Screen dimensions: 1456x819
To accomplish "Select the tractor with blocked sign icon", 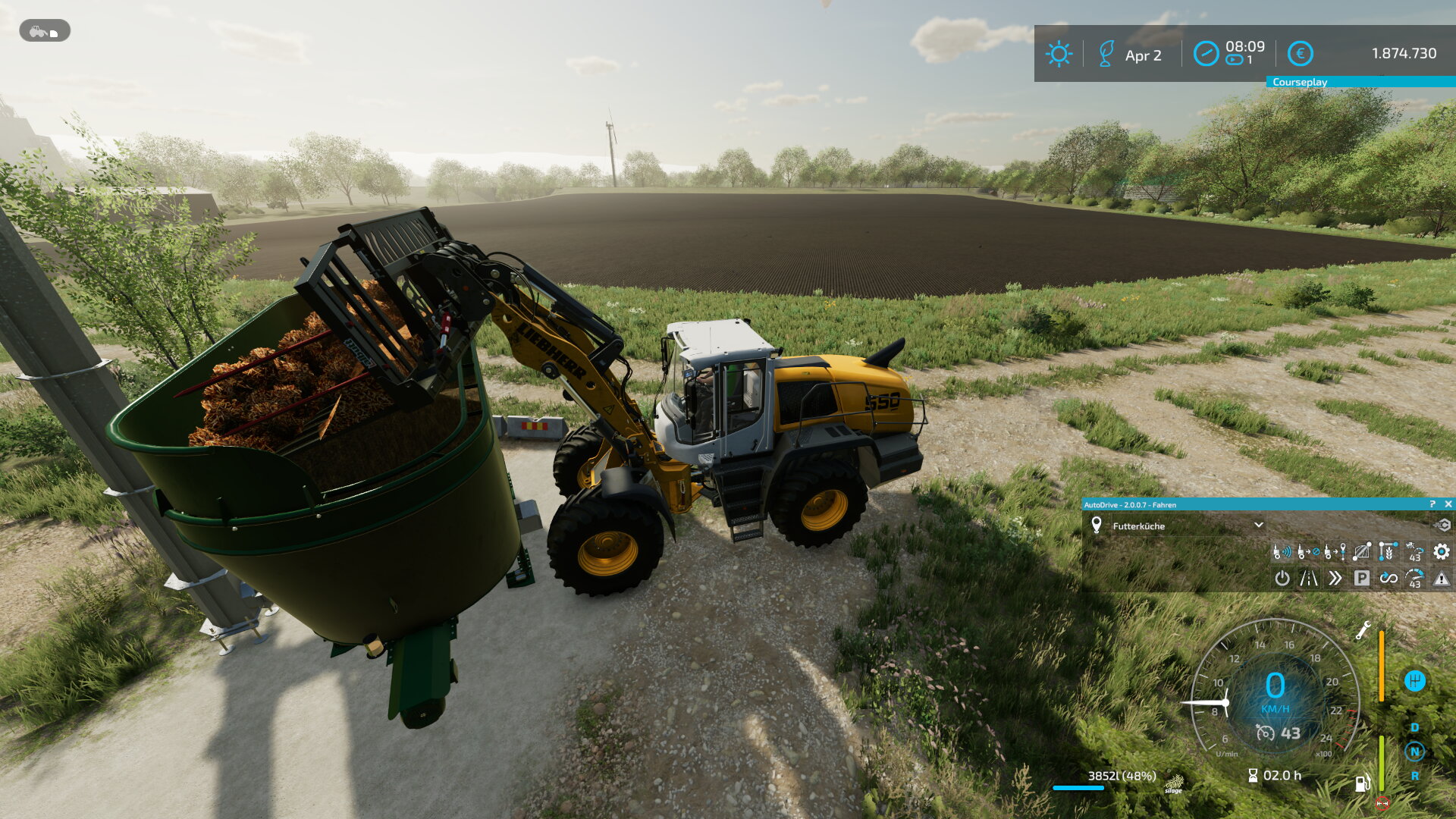I will 1309,551.
